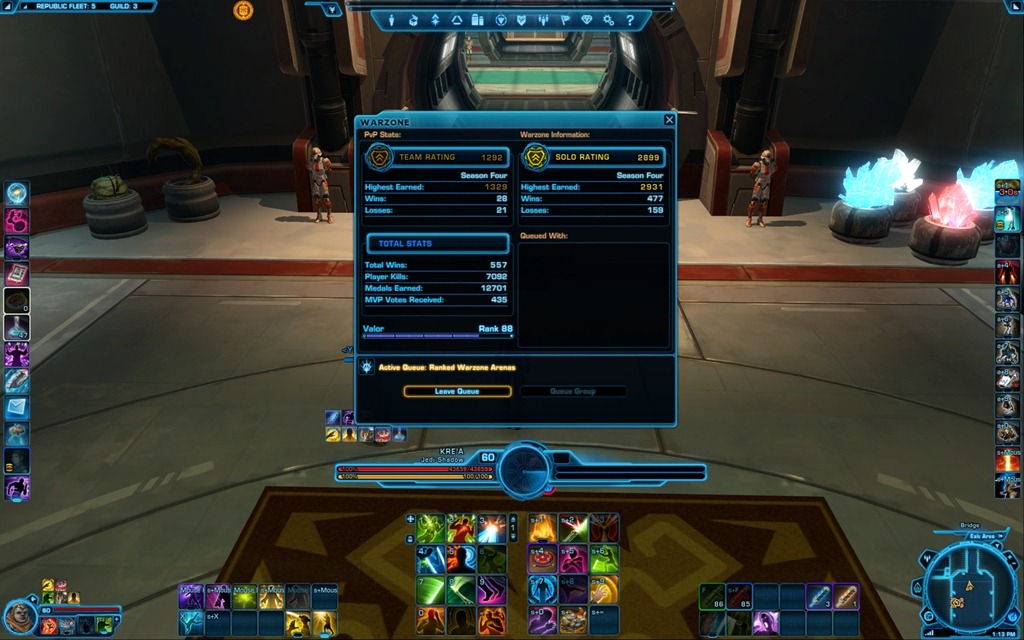Use the golden flame ability on s+1
The height and width of the screenshot is (640, 1024).
pos(543,528)
